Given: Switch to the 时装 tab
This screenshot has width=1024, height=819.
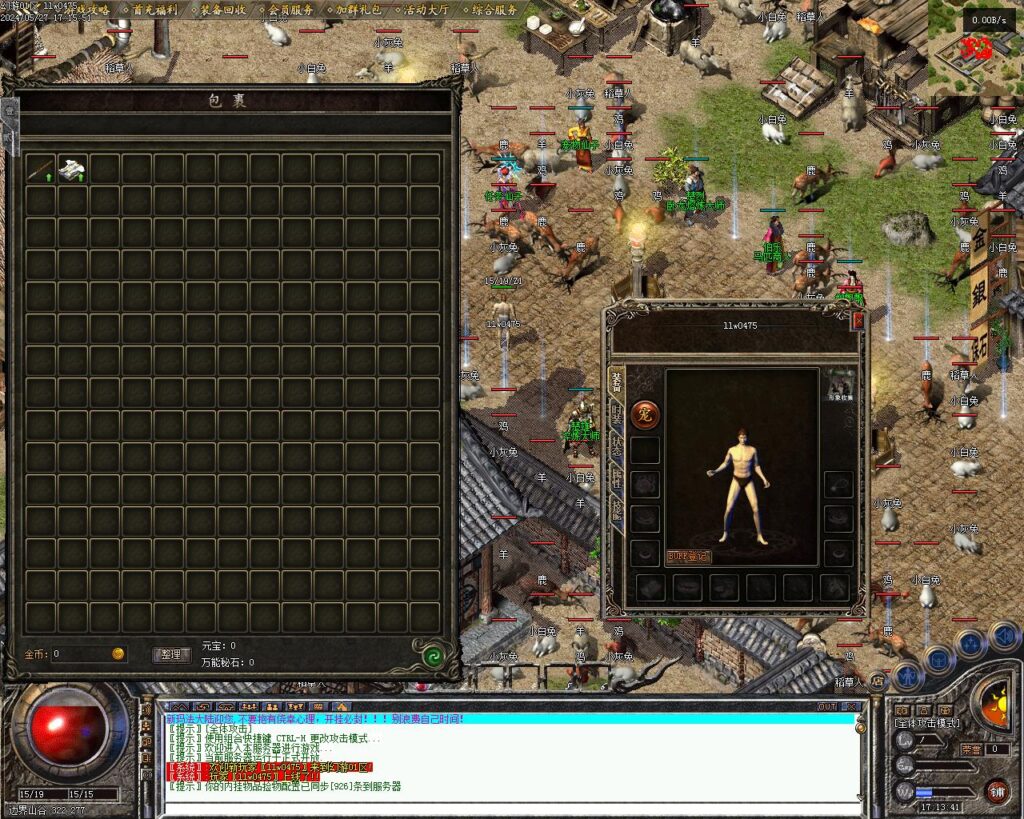Looking at the screenshot, I should pos(615,414).
